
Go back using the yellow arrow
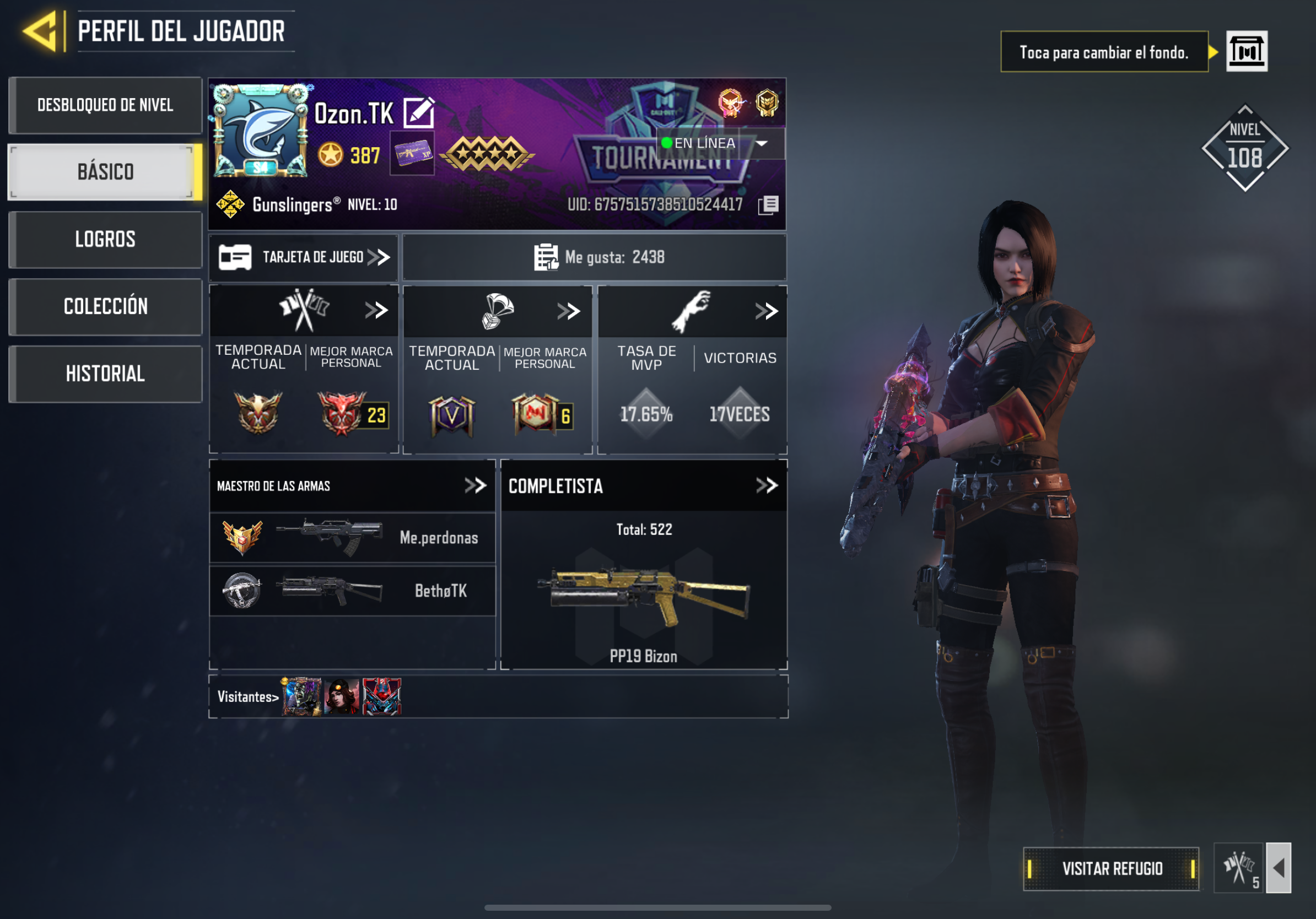click(x=40, y=31)
